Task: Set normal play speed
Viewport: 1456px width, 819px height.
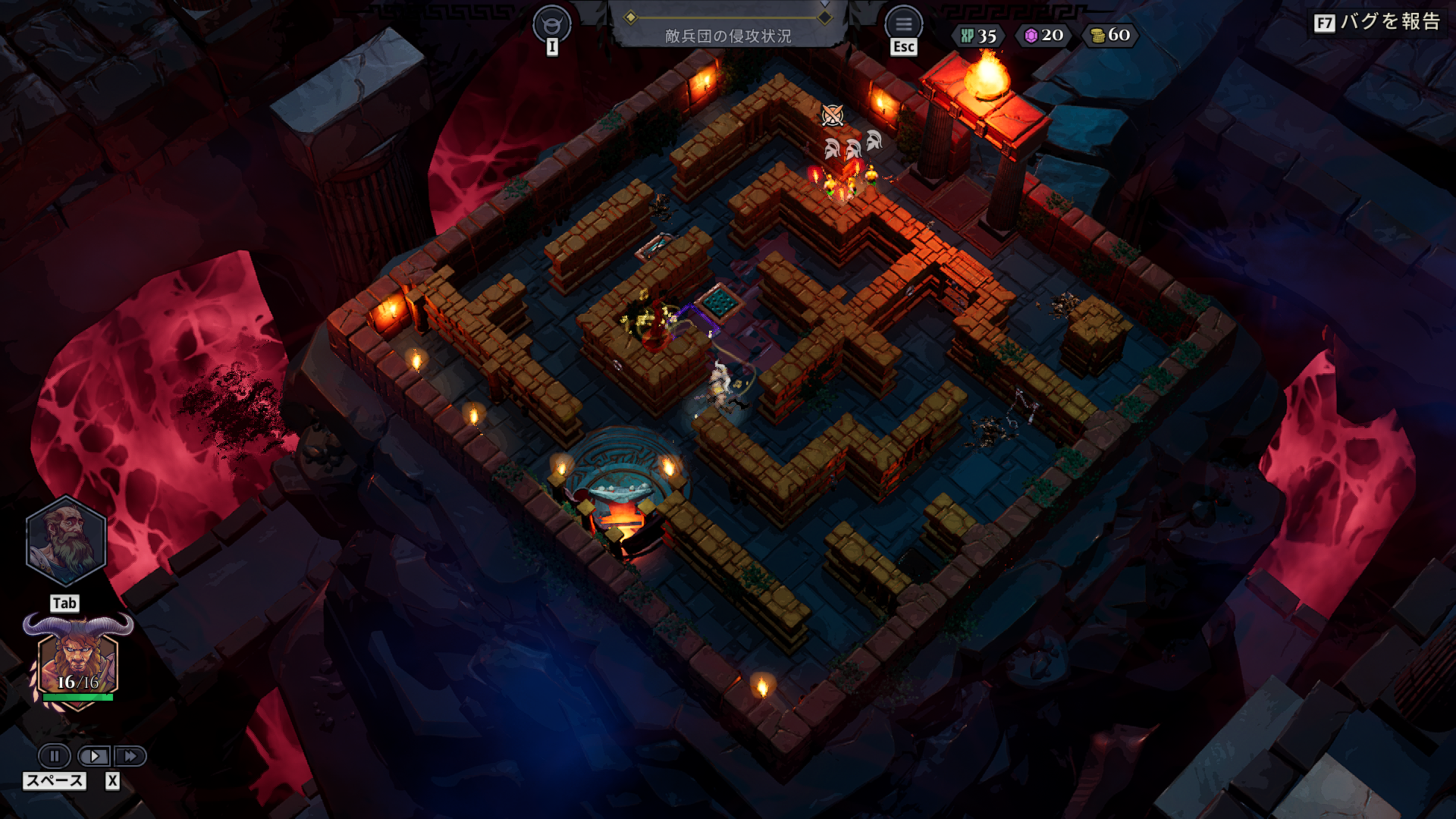Action: (94, 756)
